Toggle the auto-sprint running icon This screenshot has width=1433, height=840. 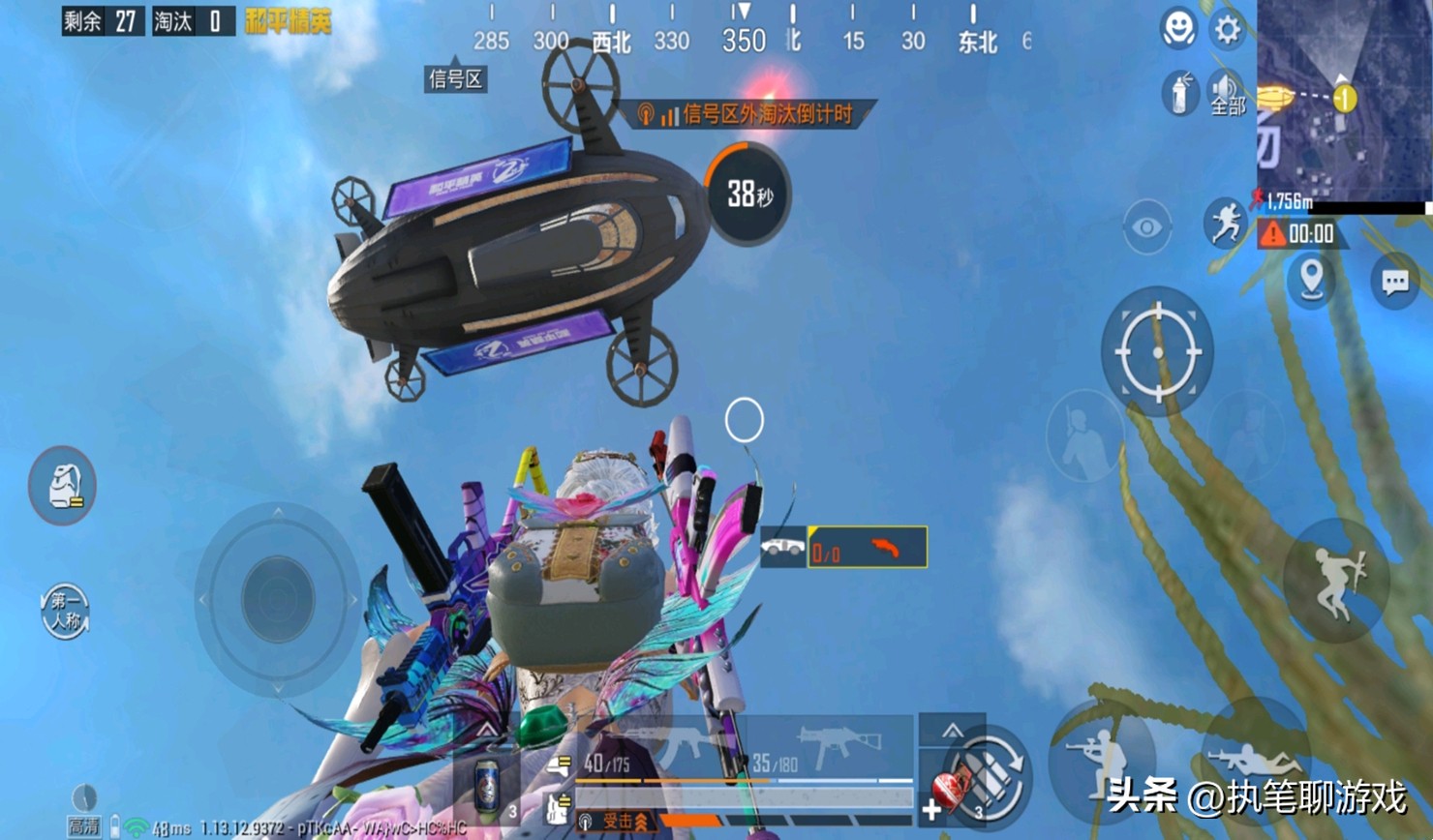1225,223
